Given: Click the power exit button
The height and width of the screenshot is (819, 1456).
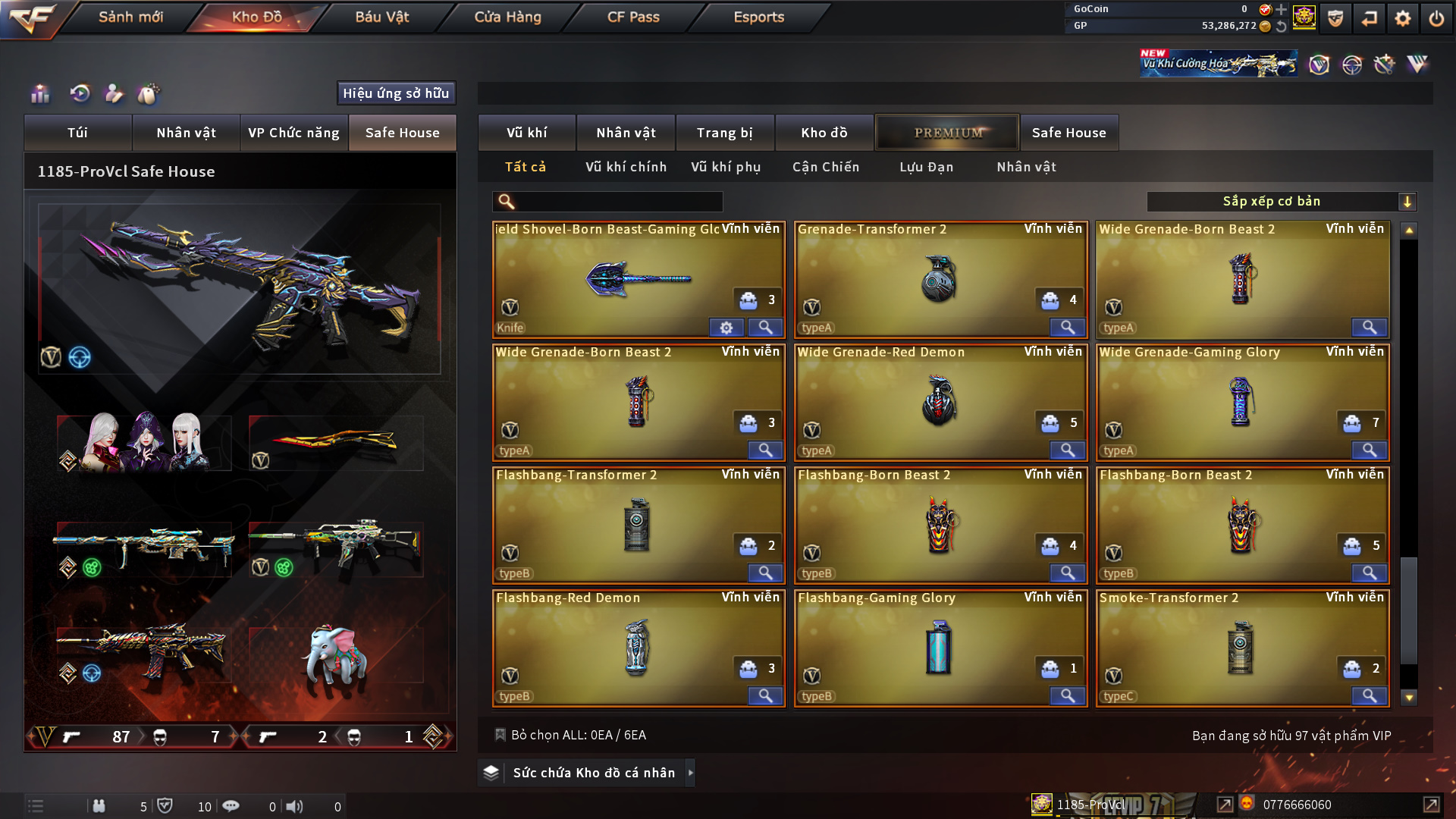Looking at the screenshot, I should coord(1436,18).
